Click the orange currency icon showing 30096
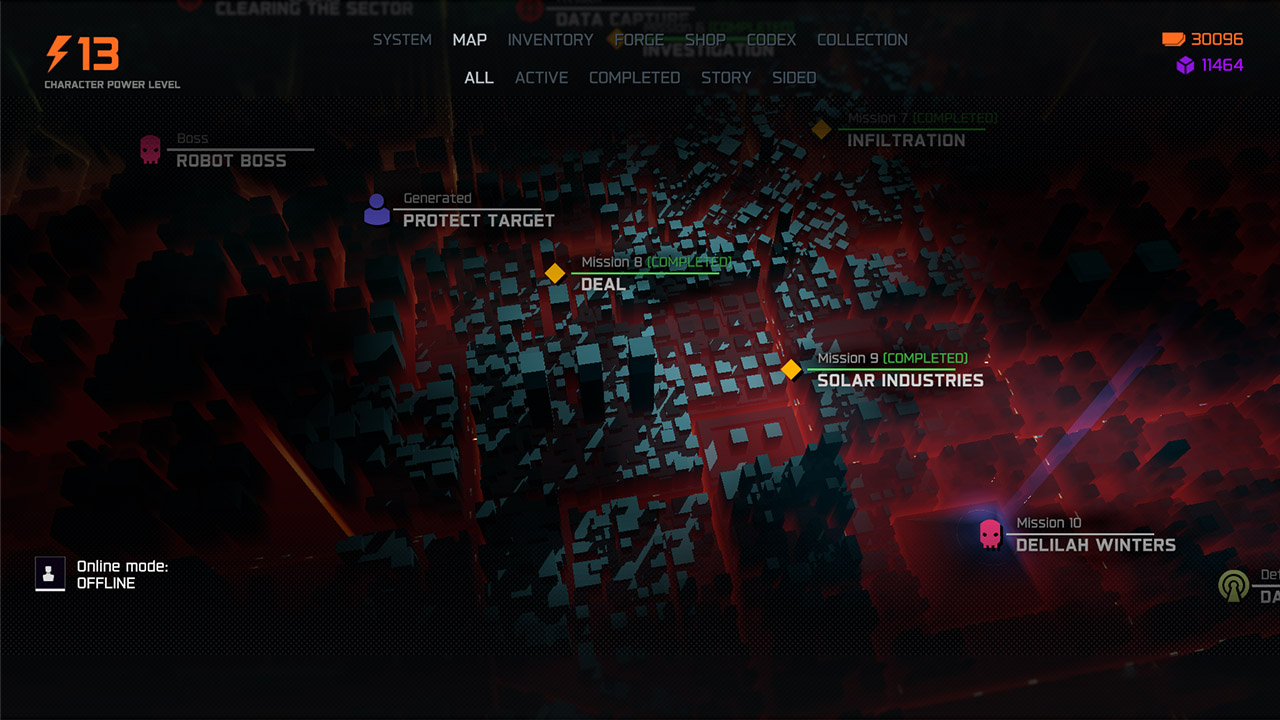Screen dimensions: 1280x720 [1174, 41]
